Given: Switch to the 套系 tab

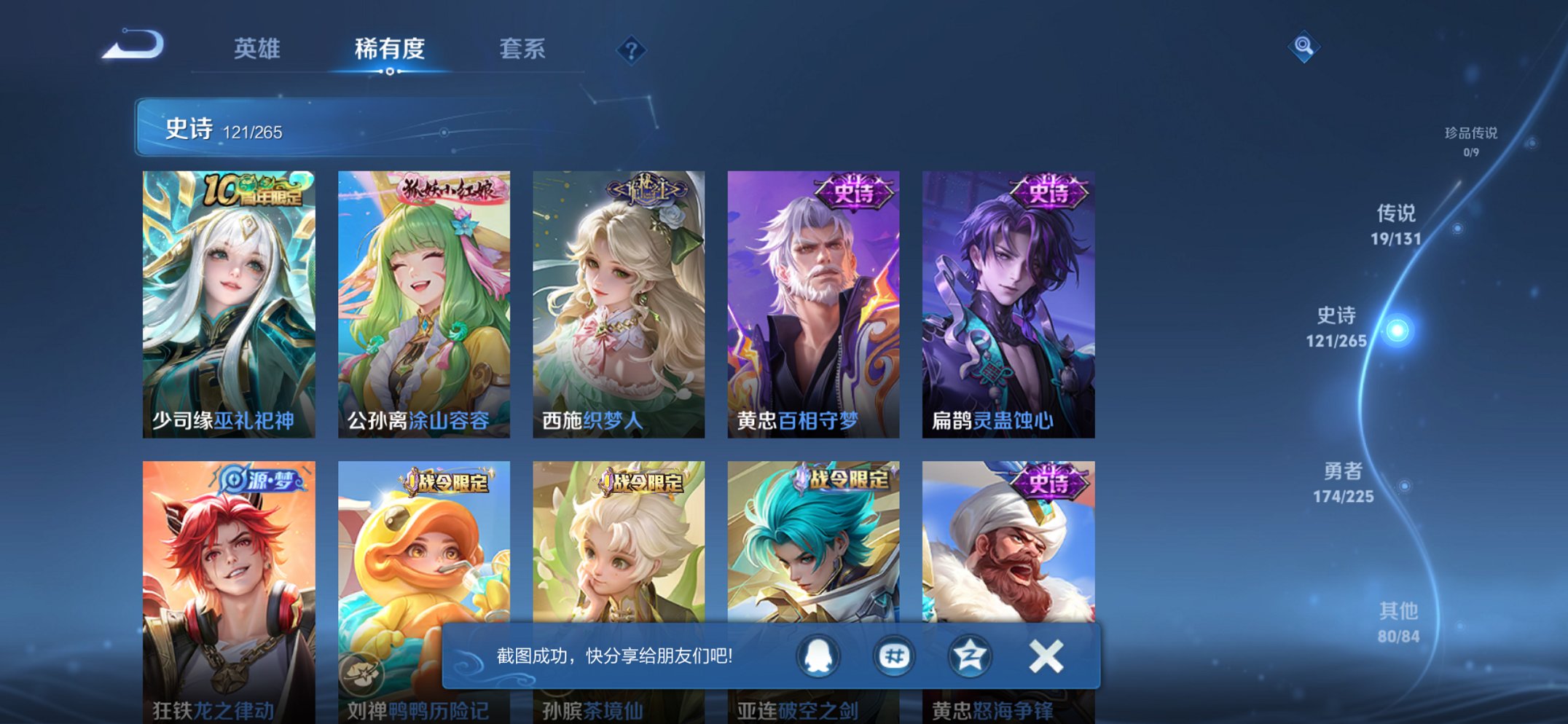Looking at the screenshot, I should [x=524, y=50].
